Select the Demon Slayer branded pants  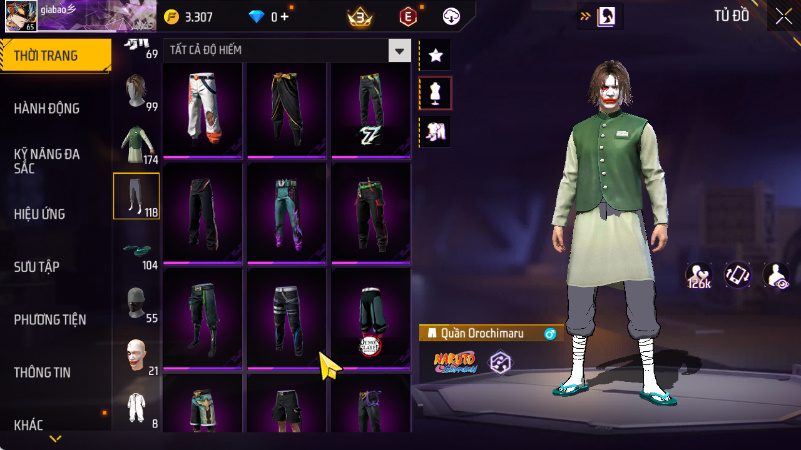370,318
